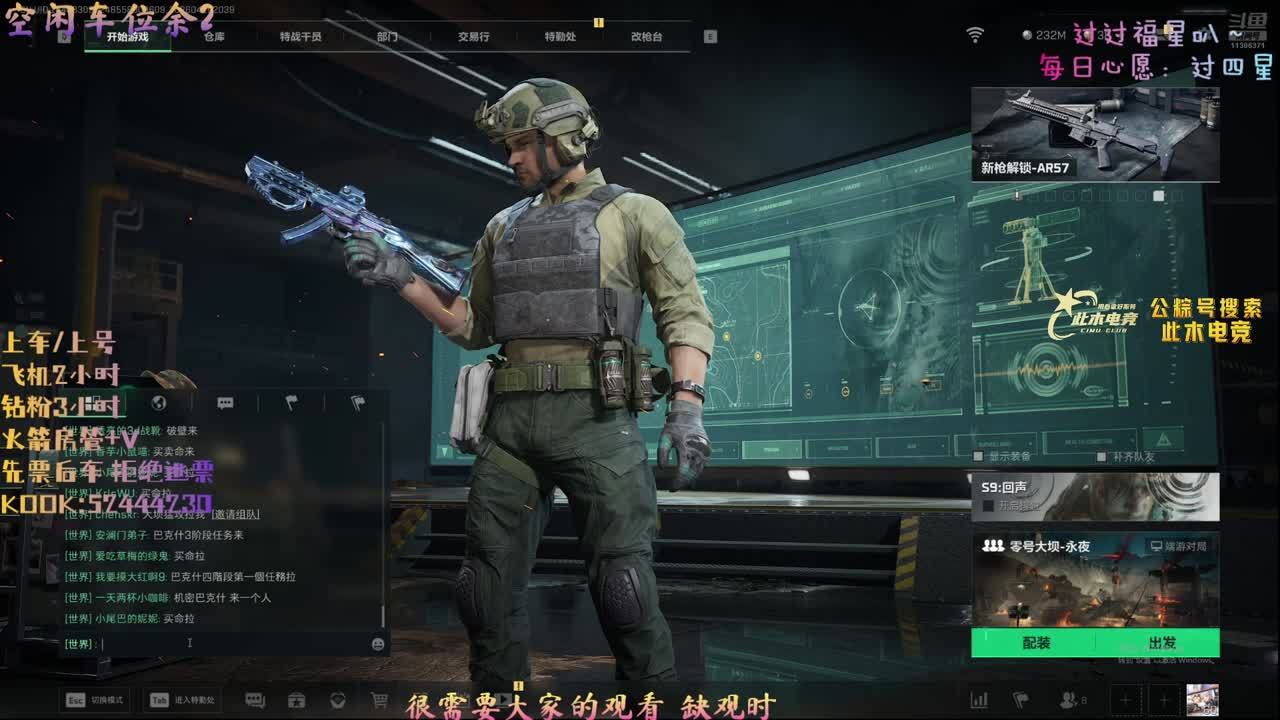The image size is (1280, 720).
Task: Click the 切换模式 mode switch button
Action: click(x=96, y=700)
